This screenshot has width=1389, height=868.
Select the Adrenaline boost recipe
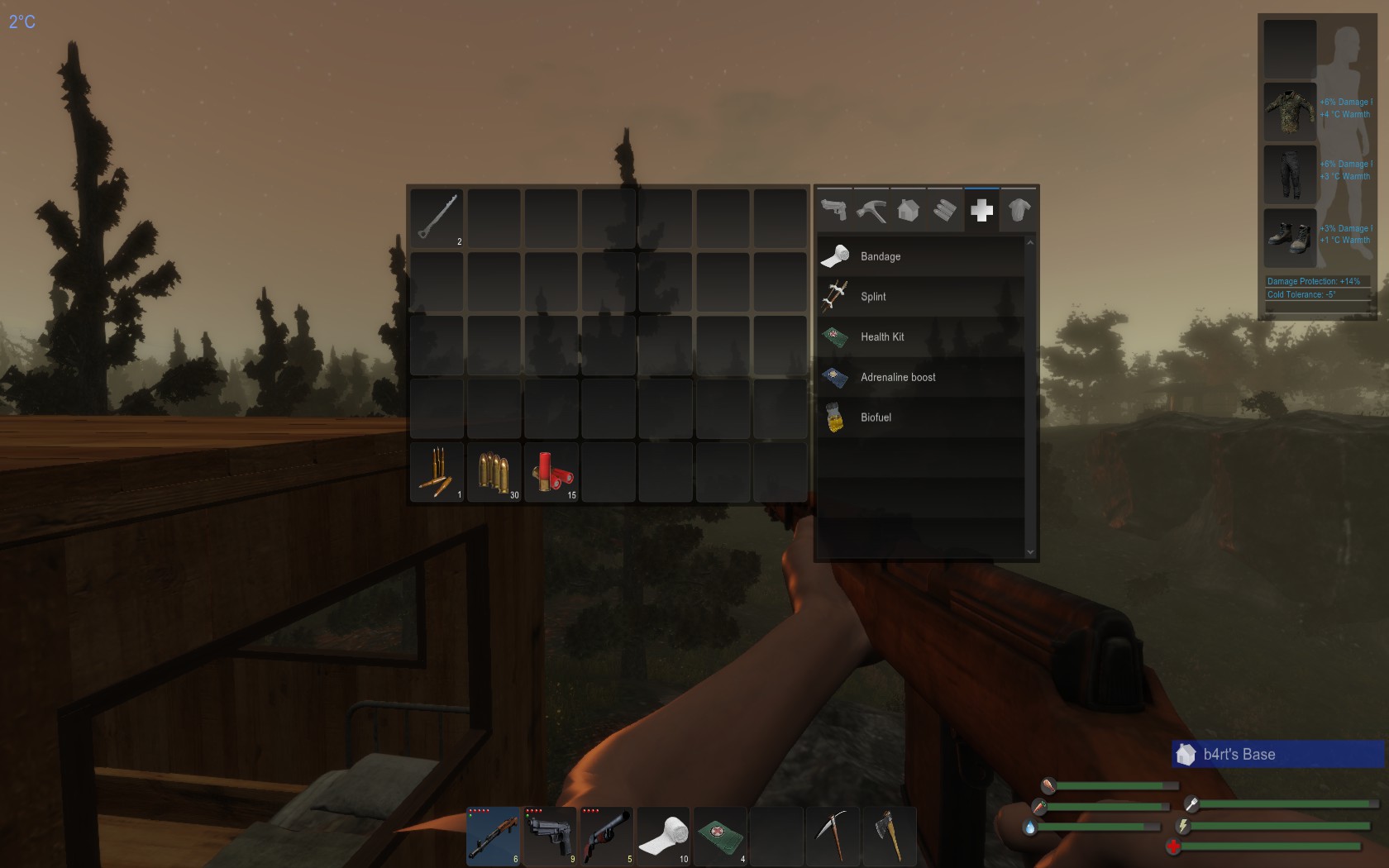click(x=918, y=377)
